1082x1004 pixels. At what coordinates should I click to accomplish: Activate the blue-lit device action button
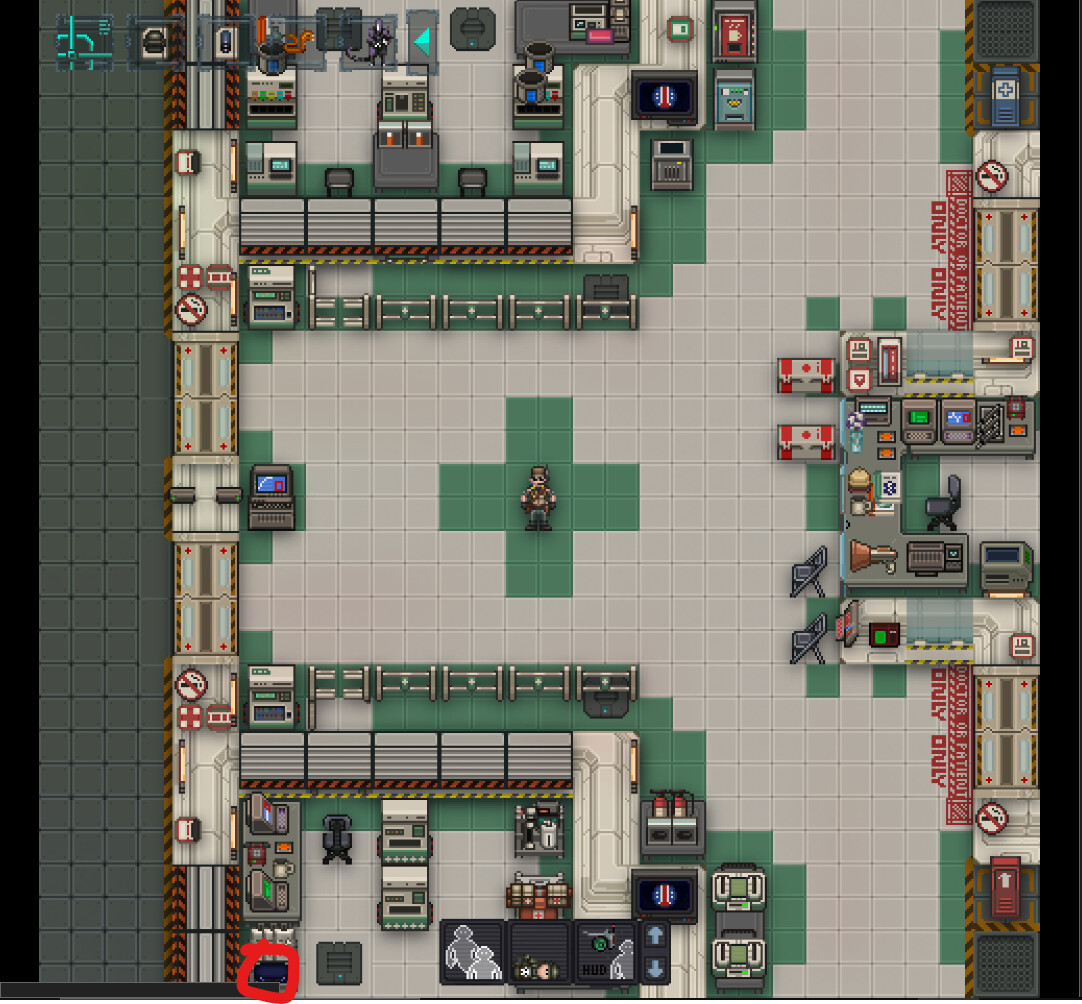(226, 42)
